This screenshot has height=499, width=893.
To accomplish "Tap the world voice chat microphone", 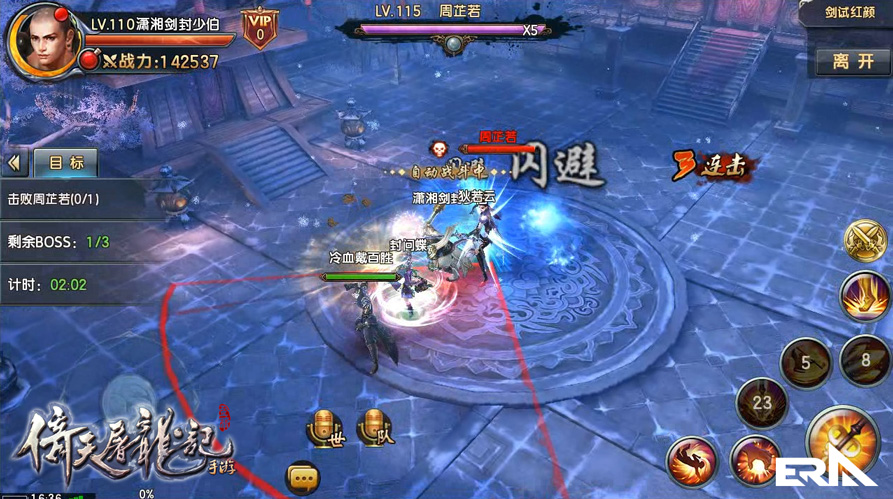I will tap(324, 427).
